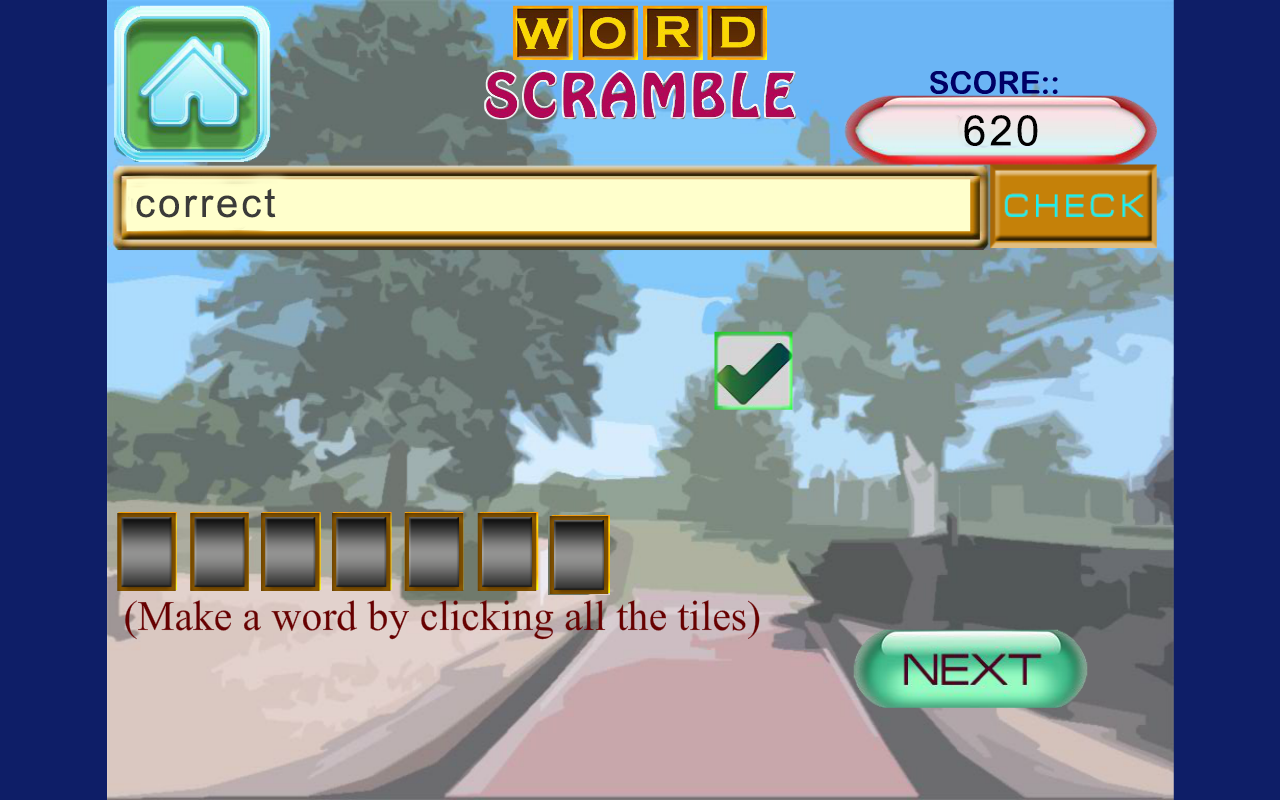Select the fifth blank letter tile
The image size is (1280, 800).
pyautogui.click(x=435, y=551)
